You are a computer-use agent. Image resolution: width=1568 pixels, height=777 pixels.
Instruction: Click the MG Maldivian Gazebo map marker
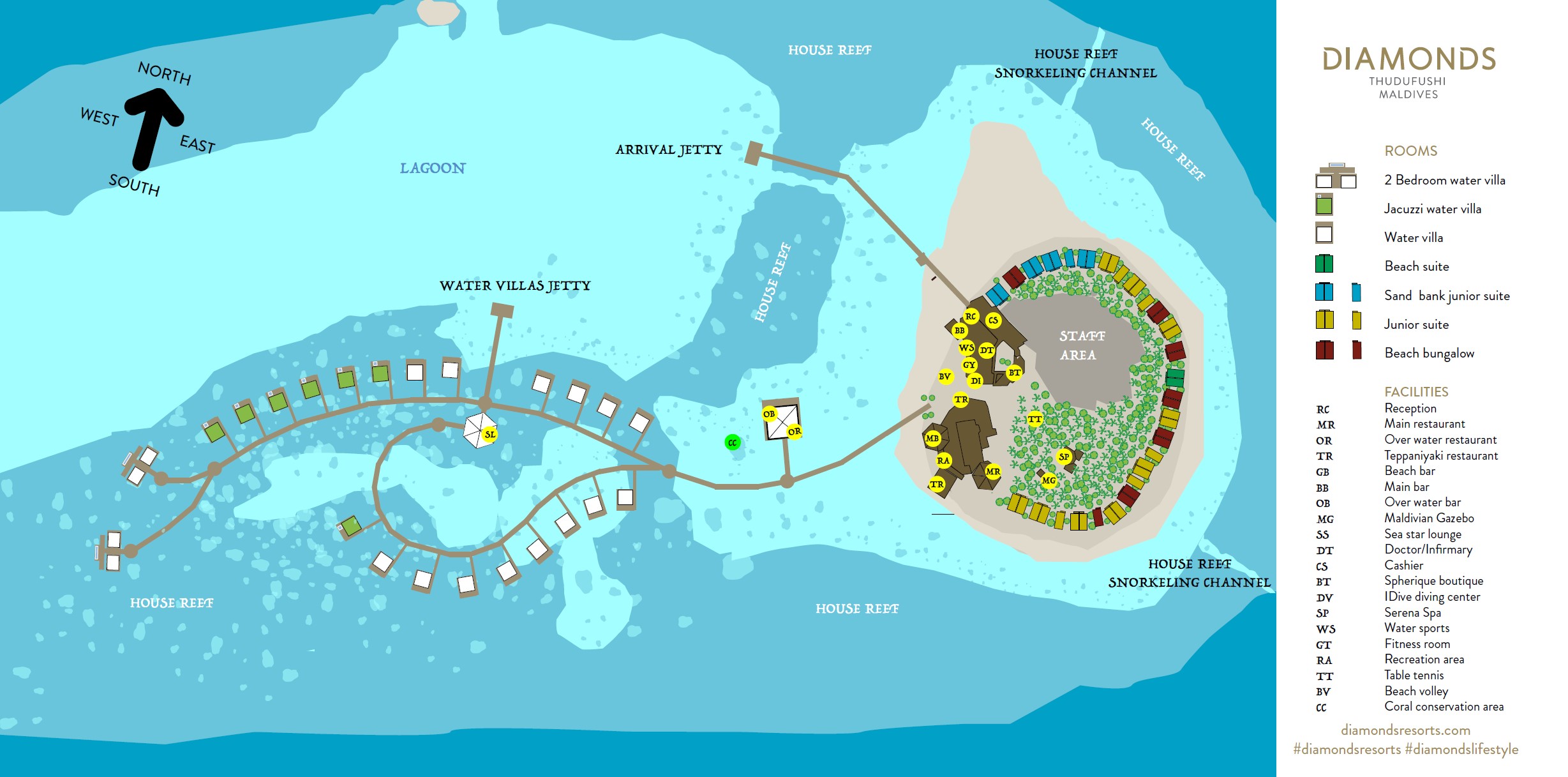click(x=1049, y=480)
